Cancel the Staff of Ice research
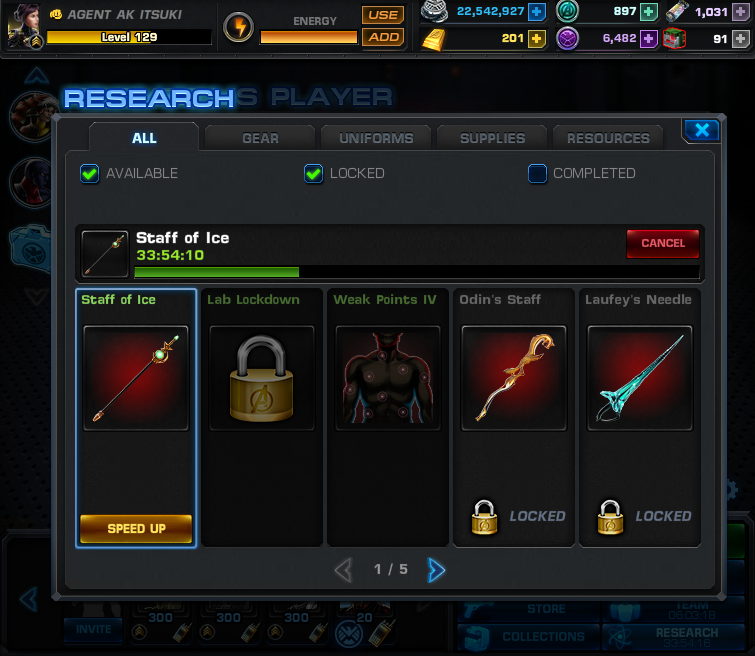 click(x=662, y=243)
